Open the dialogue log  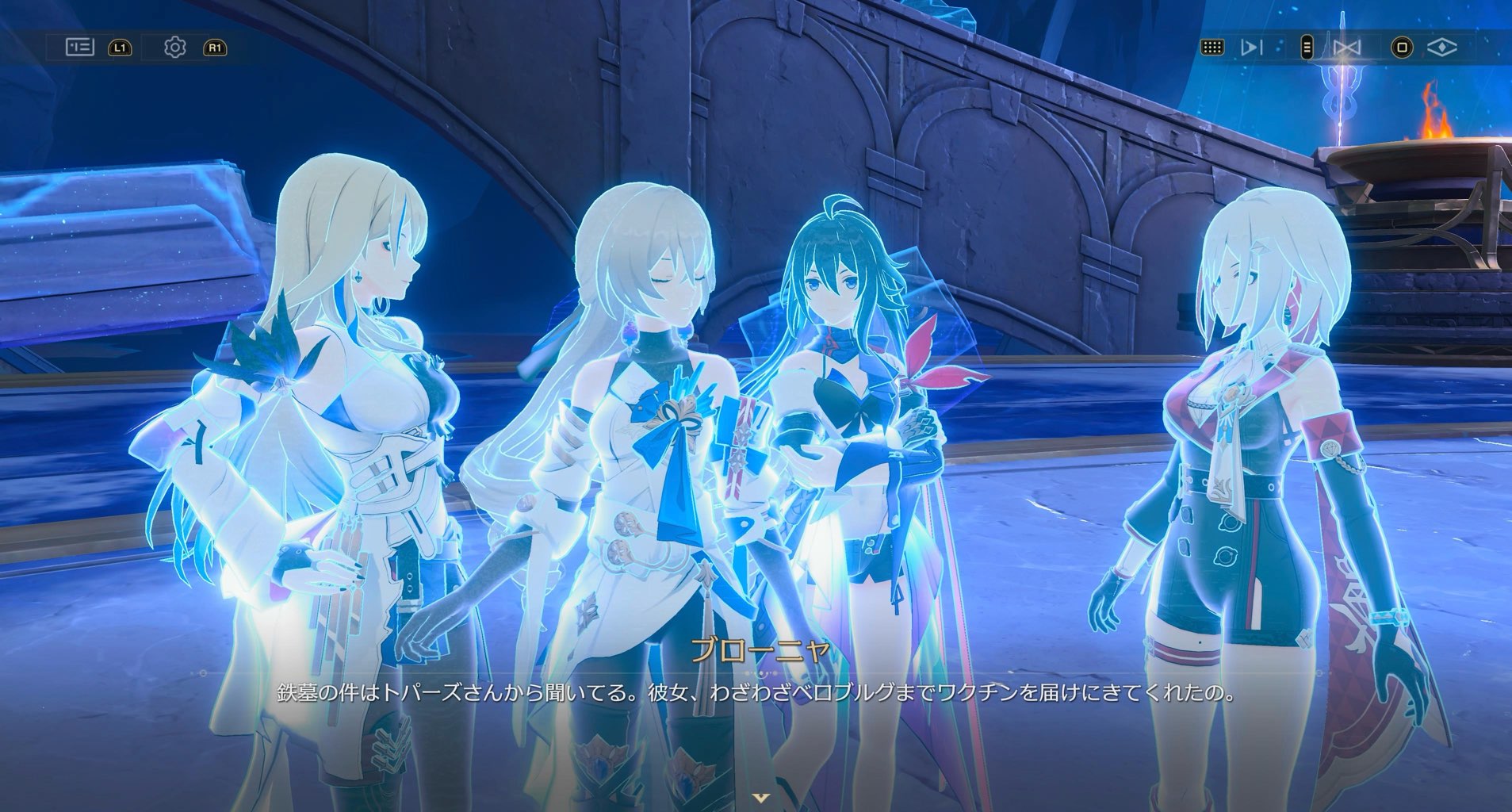(x=80, y=48)
